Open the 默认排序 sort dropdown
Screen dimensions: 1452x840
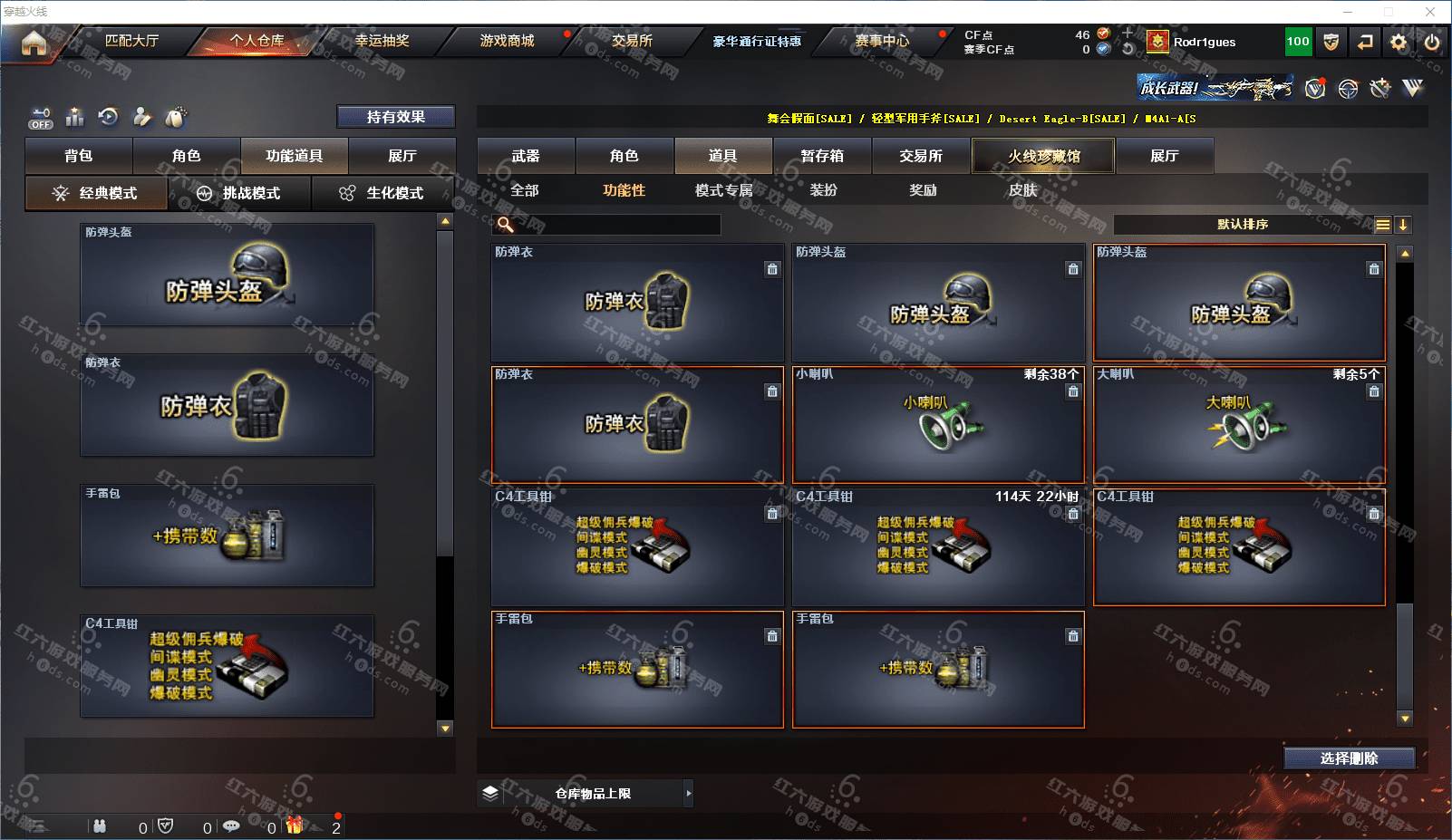click(1243, 225)
